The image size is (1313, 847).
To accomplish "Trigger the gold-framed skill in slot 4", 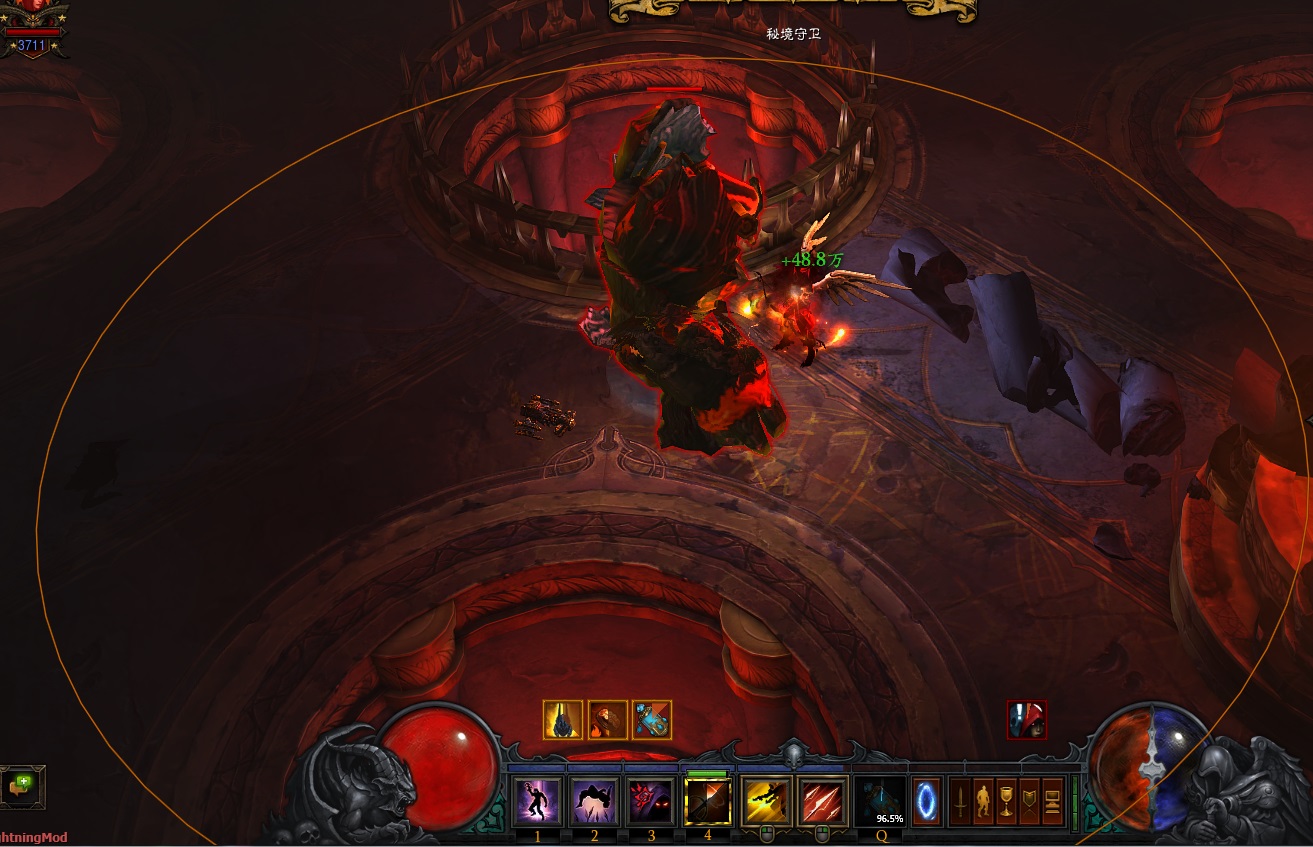I will click(708, 801).
